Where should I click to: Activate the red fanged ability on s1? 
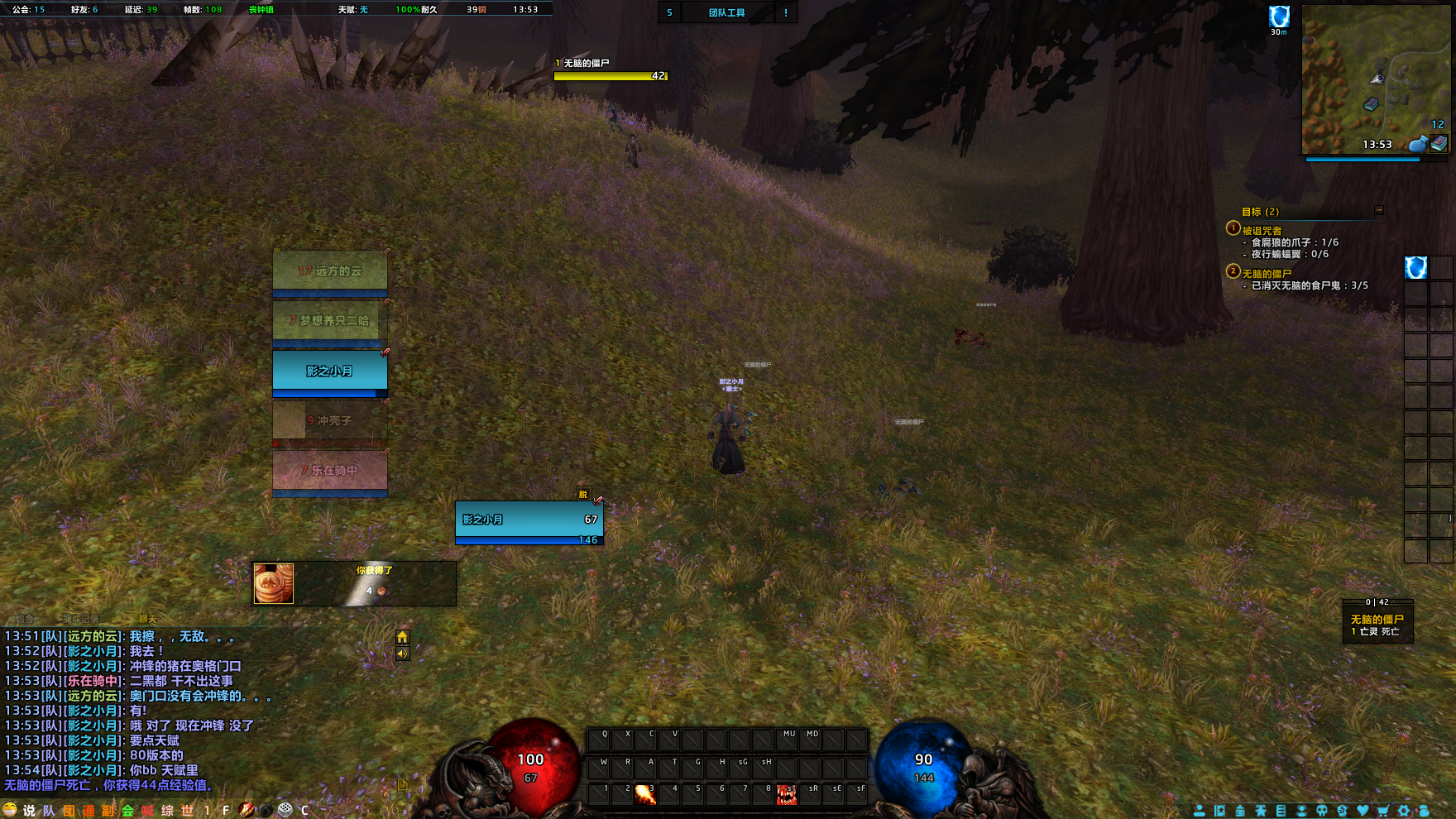786,795
